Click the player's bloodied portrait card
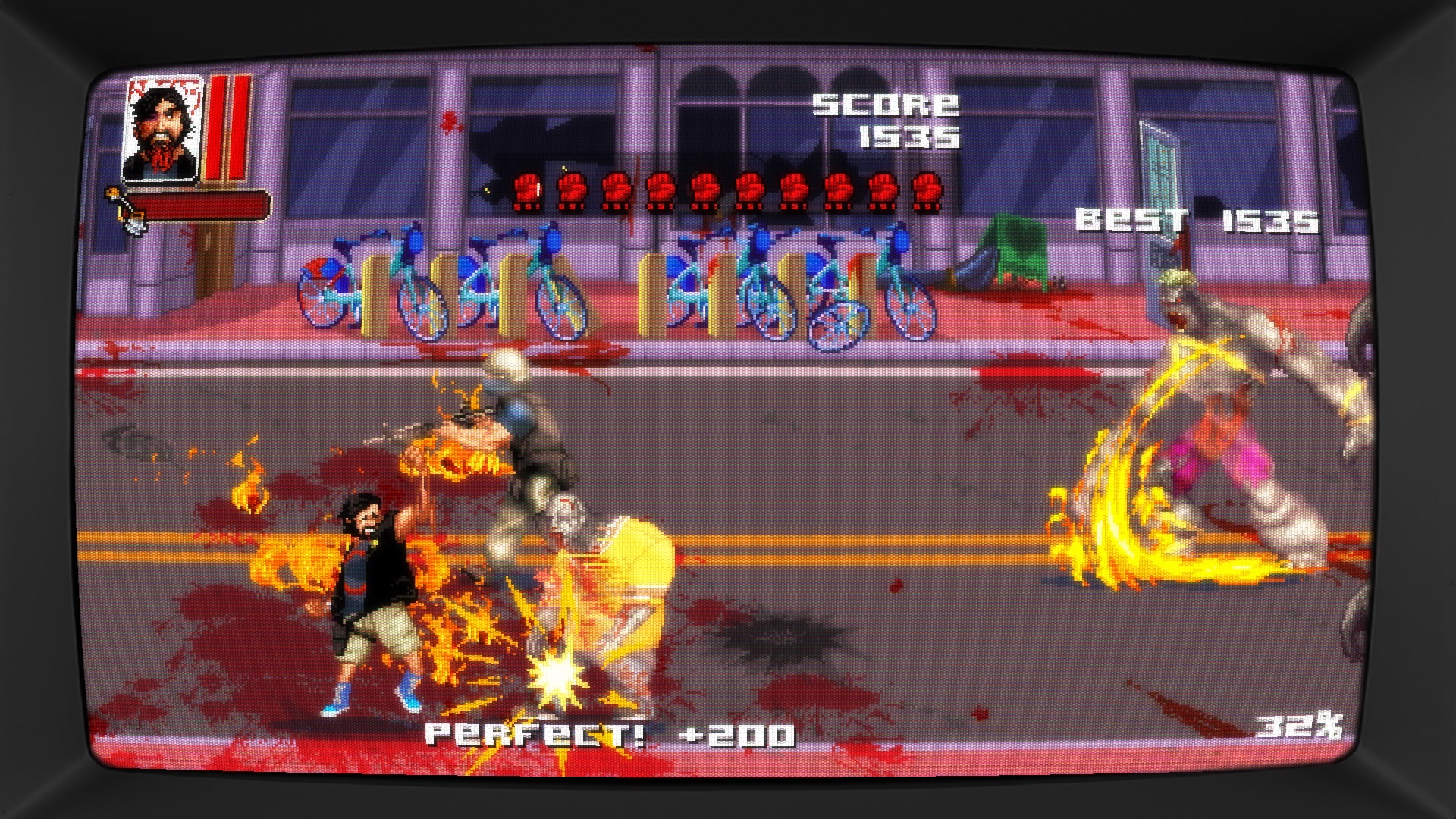The width and height of the screenshot is (1456, 819). pos(162,129)
